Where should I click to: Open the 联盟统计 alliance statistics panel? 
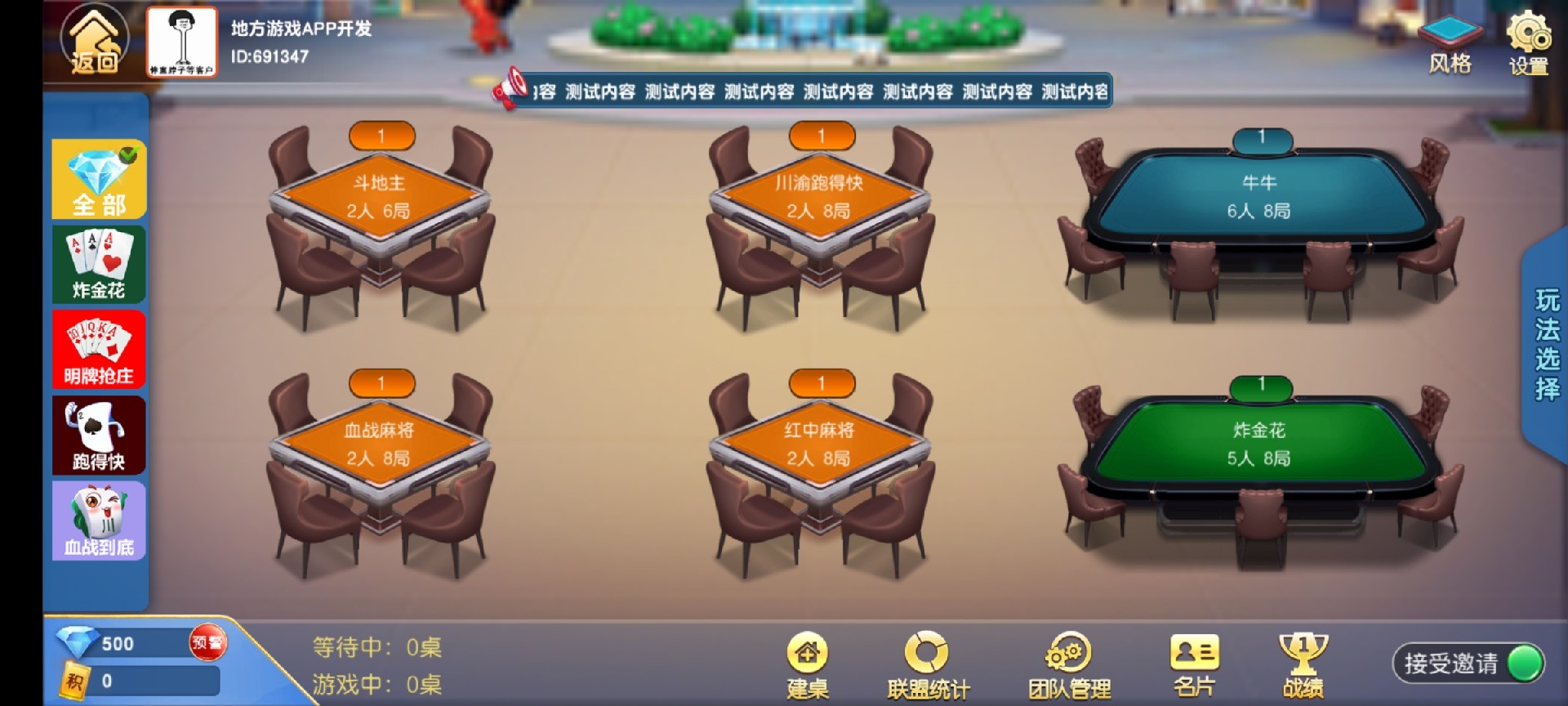coord(925,662)
